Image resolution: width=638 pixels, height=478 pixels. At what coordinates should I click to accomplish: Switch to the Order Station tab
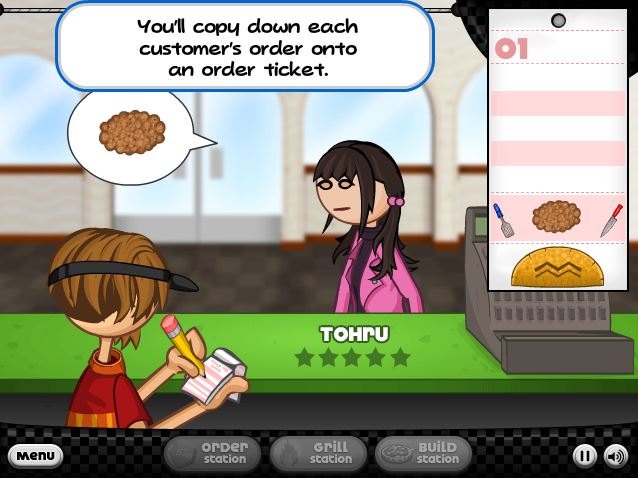212,454
